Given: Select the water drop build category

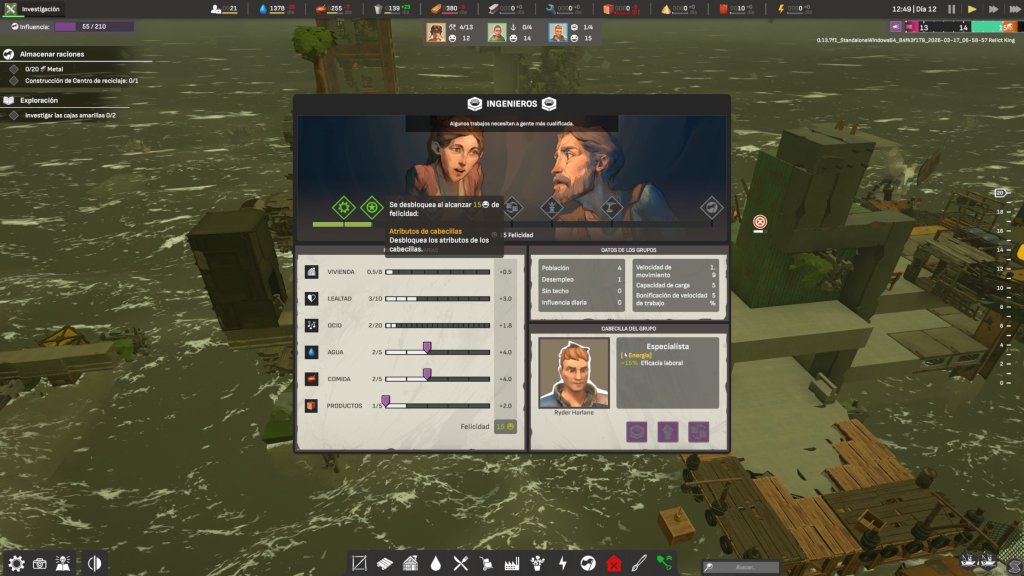Looking at the screenshot, I should coord(436,563).
